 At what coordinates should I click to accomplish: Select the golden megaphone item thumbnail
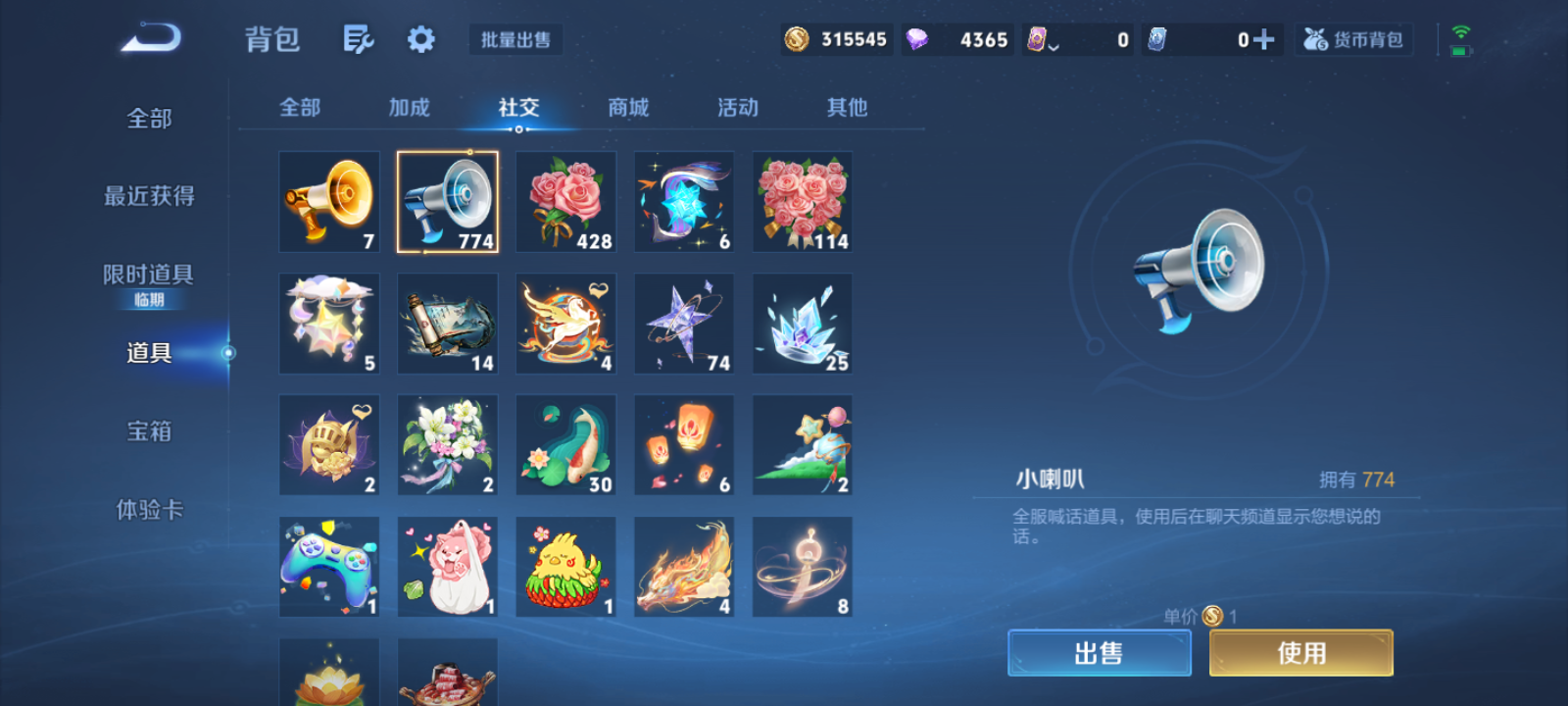(x=328, y=202)
